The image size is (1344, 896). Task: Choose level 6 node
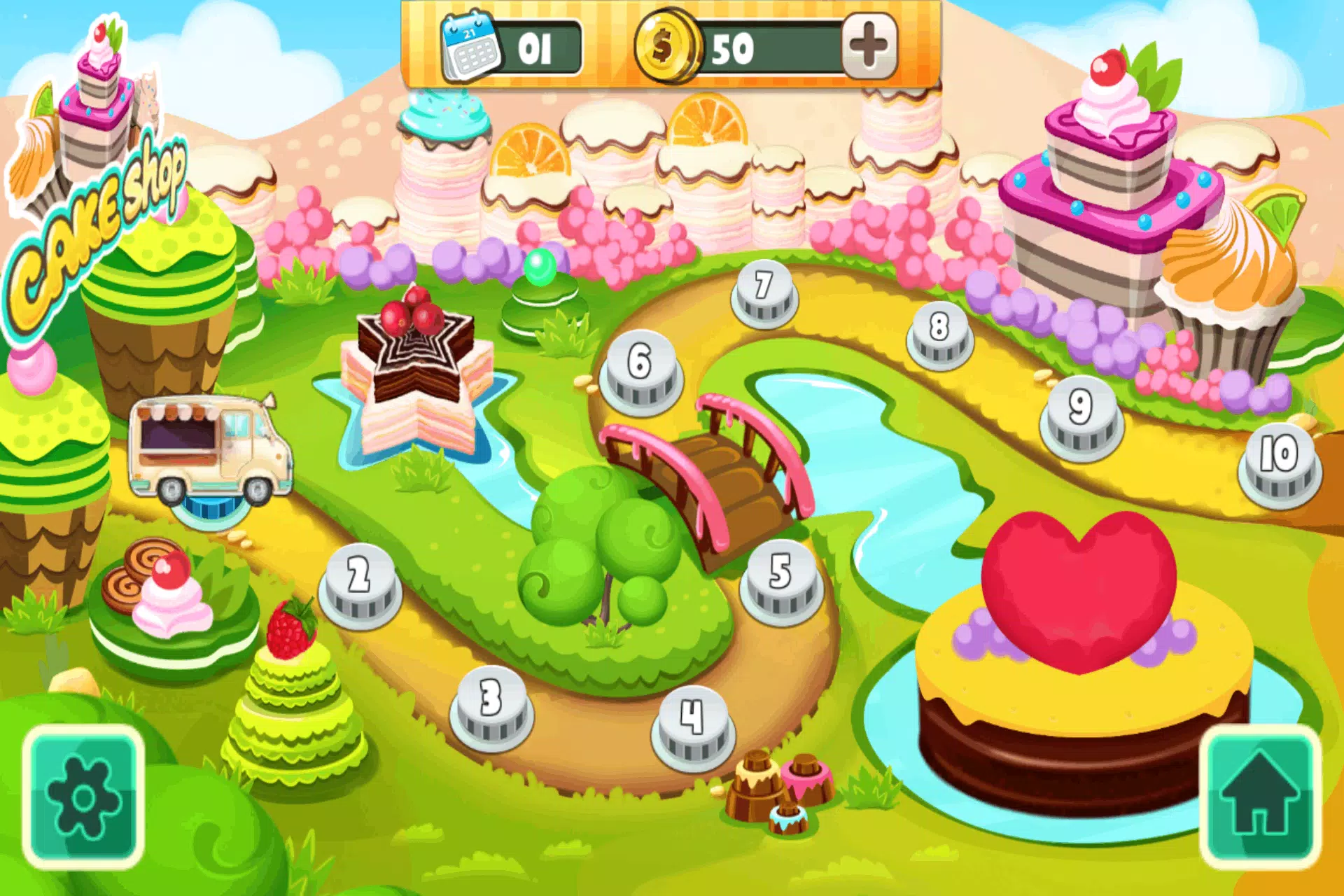pyautogui.click(x=640, y=371)
